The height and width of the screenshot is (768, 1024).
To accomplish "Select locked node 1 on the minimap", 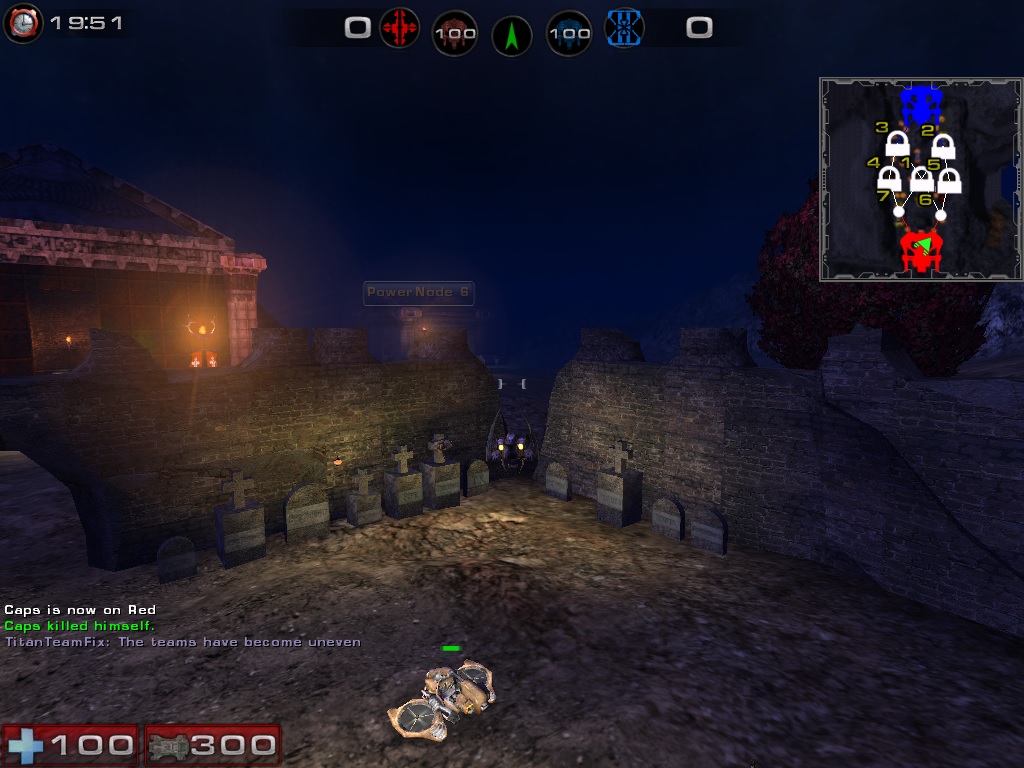I will 921,180.
